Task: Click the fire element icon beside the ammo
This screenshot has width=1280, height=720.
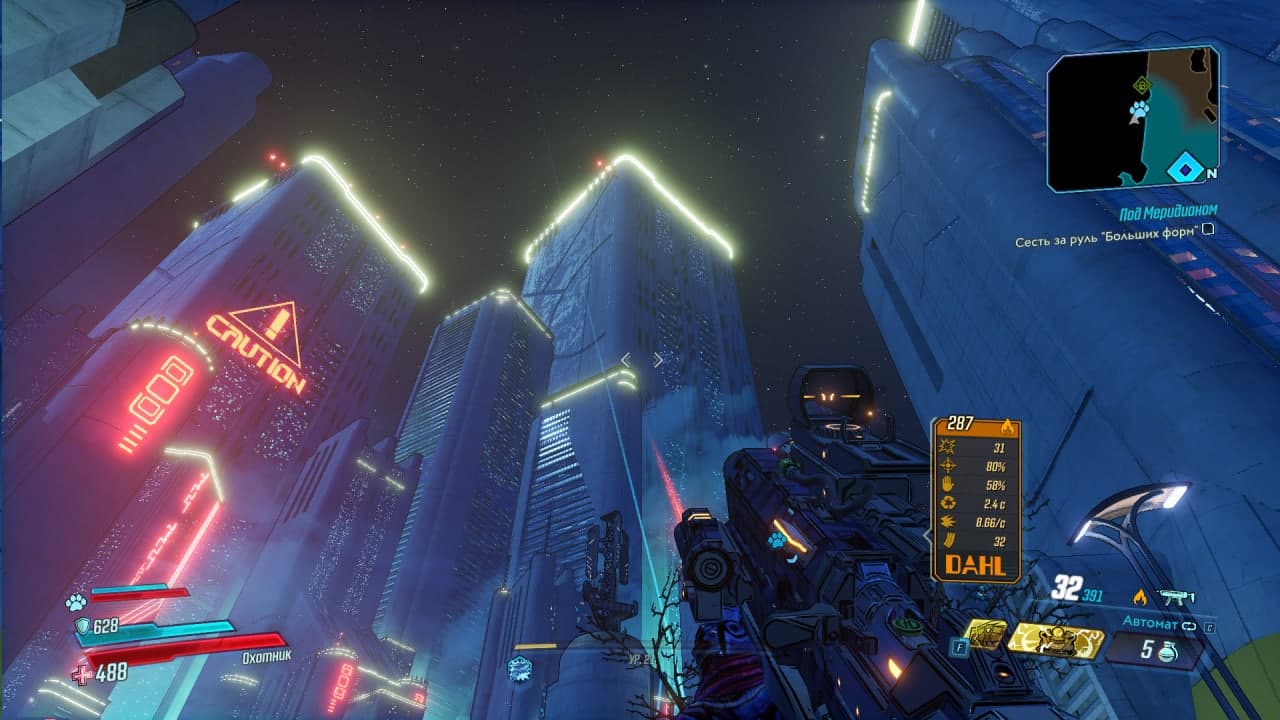Action: tap(1139, 597)
